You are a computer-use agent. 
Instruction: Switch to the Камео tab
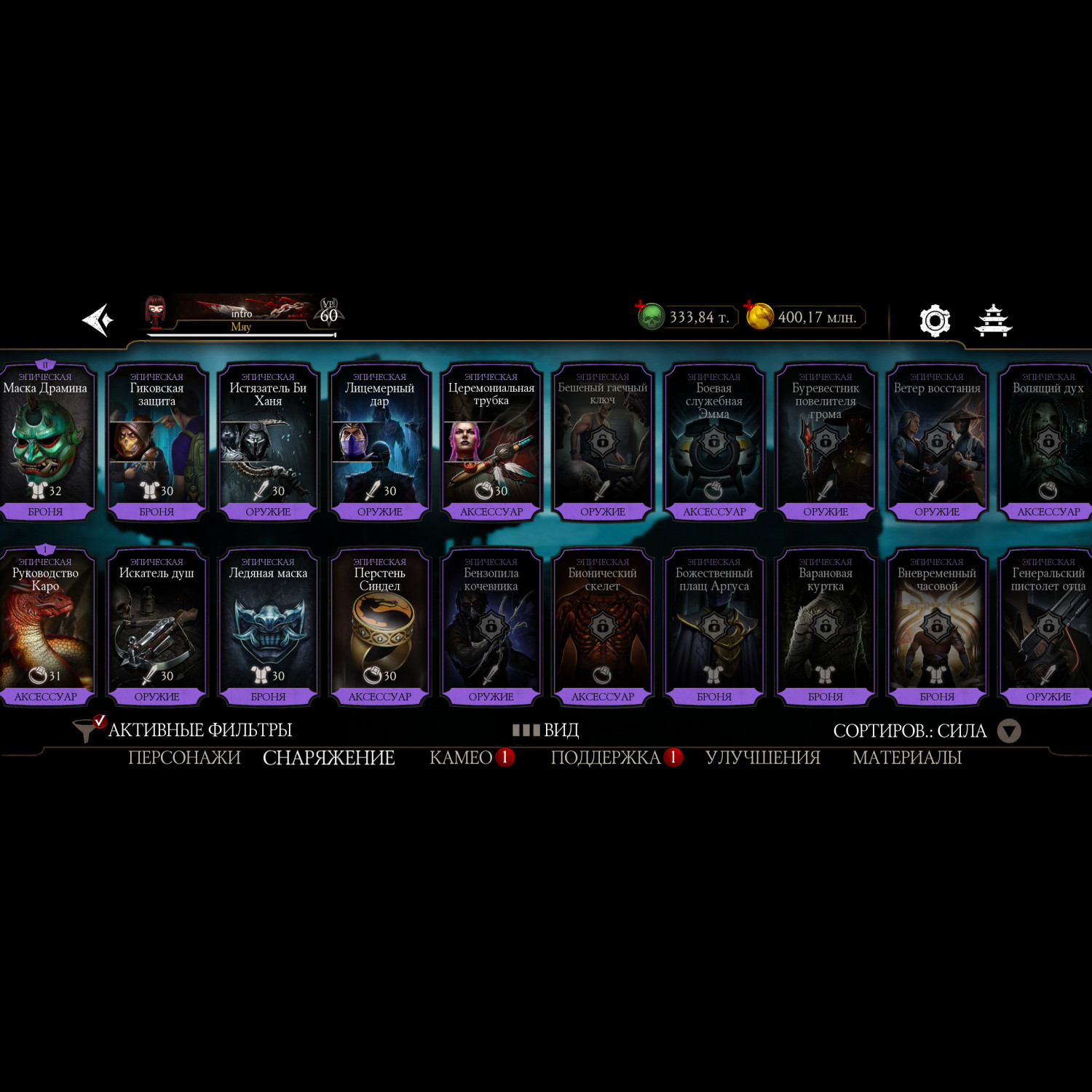coord(461,758)
